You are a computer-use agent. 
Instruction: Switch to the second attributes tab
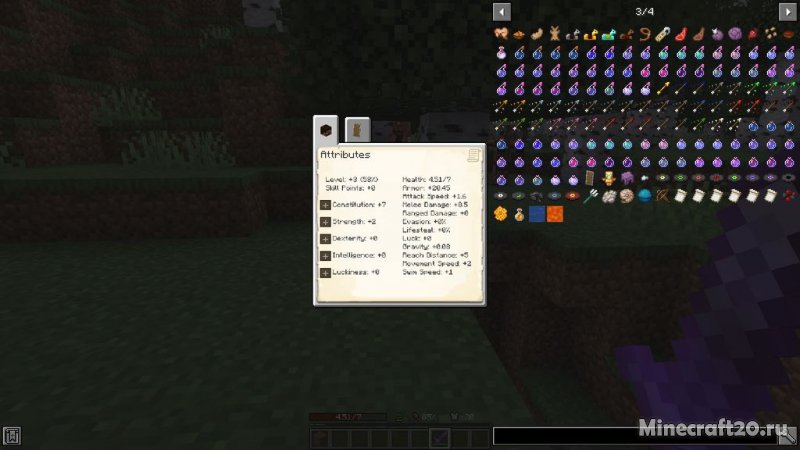[357, 130]
